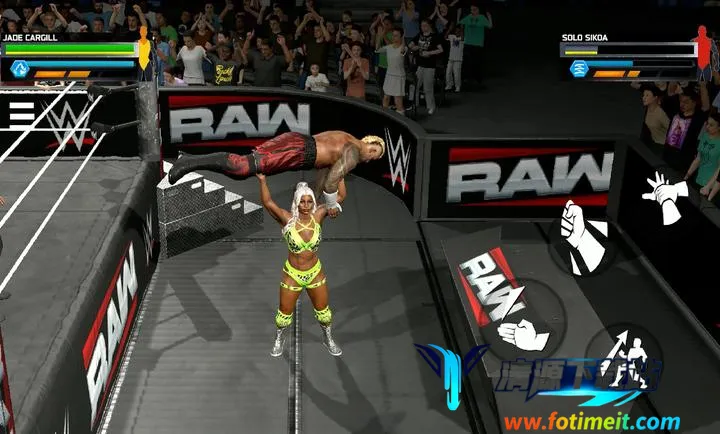Tap Jade Cargill's blue signature icon
The width and height of the screenshot is (720, 434).
pyautogui.click(x=18, y=69)
